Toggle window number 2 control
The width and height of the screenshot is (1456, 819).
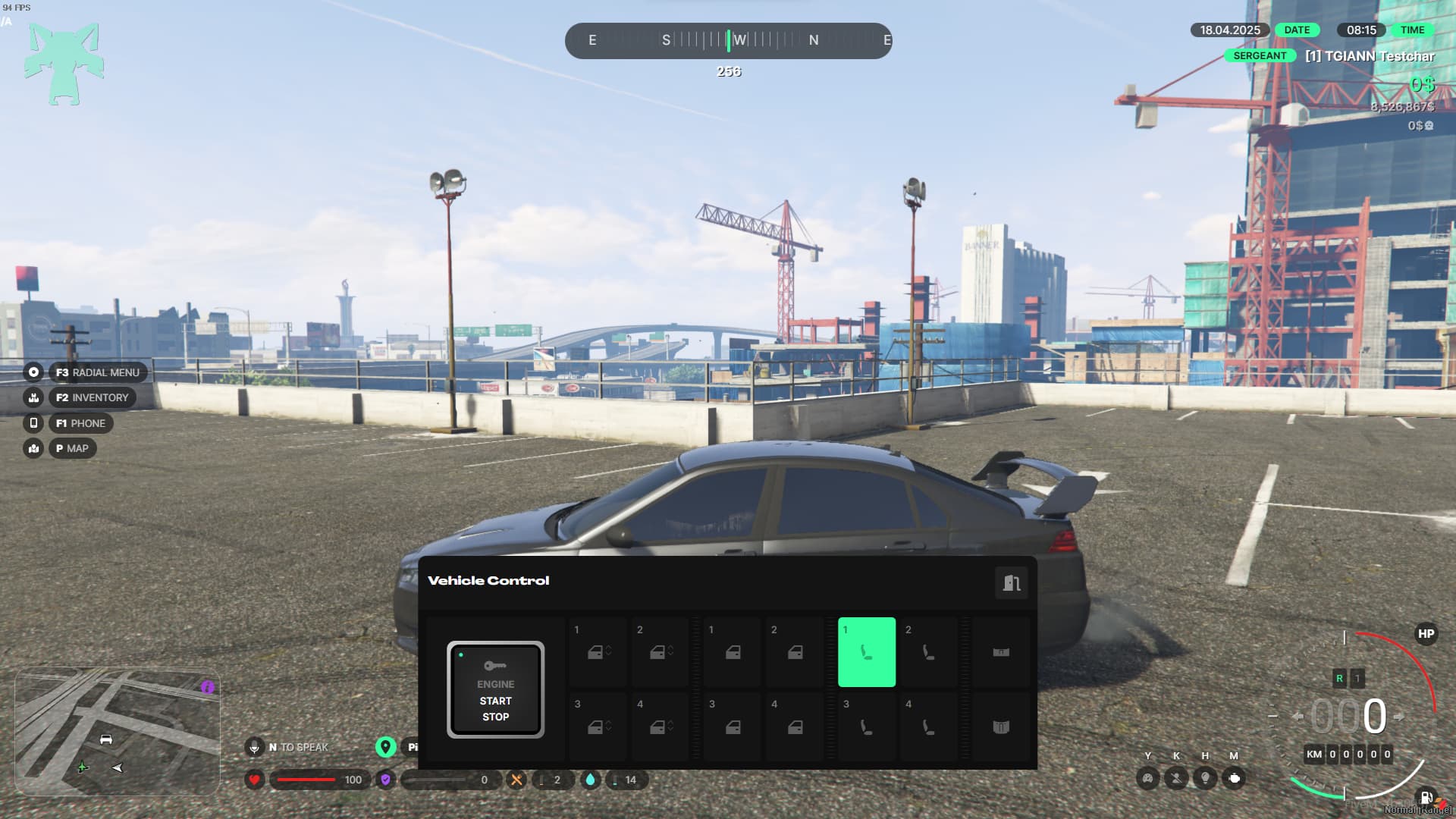tap(661, 652)
